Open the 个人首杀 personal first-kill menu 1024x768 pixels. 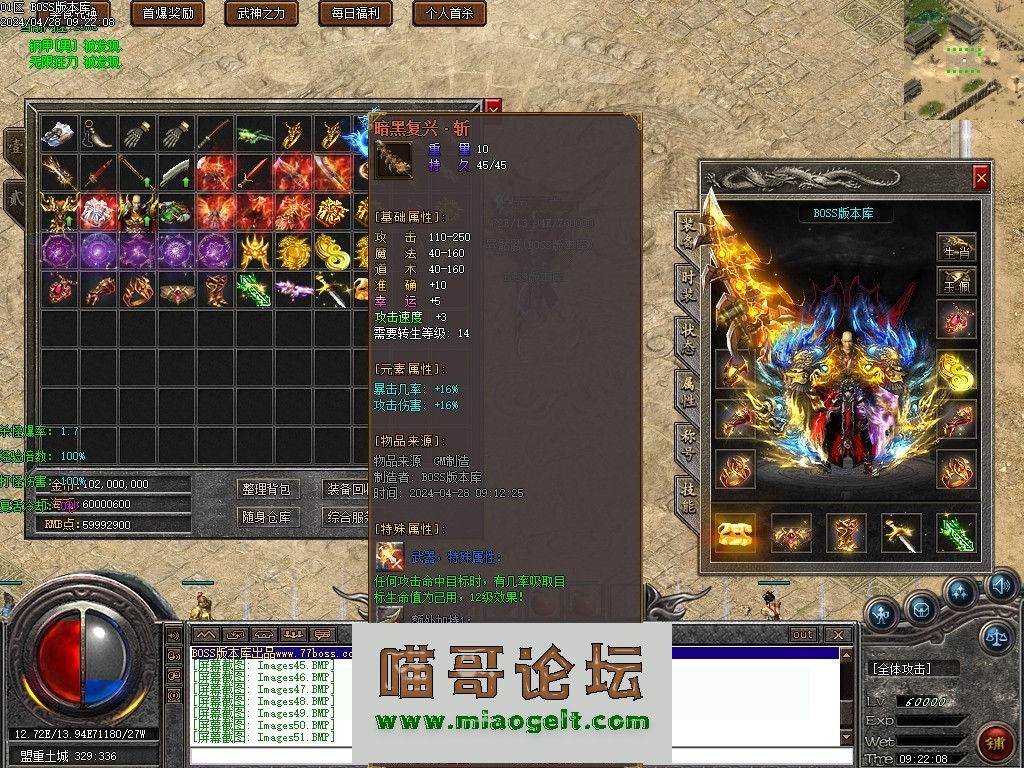point(443,13)
